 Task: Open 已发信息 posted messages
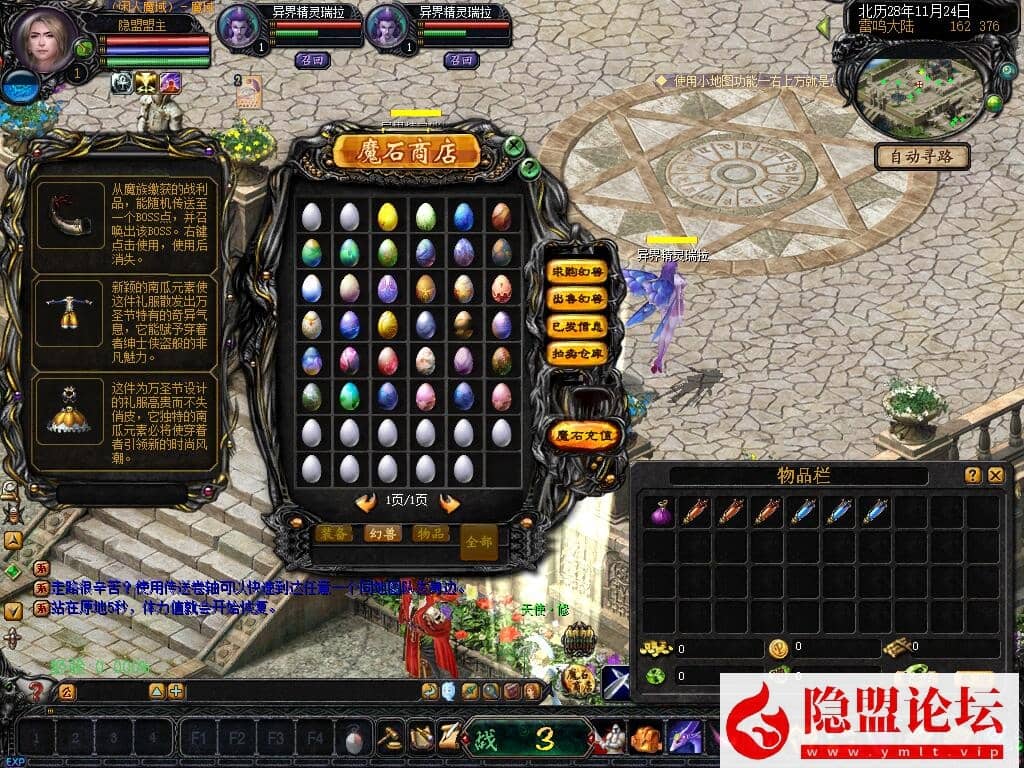(x=578, y=326)
